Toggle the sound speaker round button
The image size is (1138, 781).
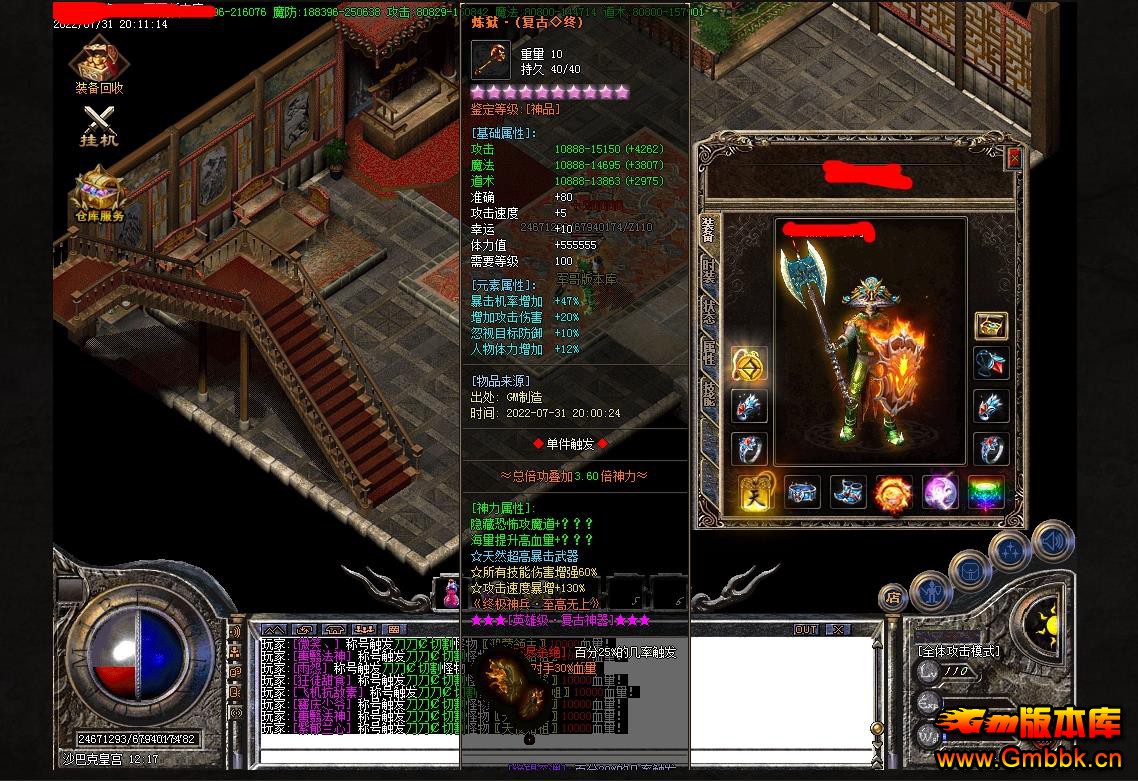pos(1052,541)
